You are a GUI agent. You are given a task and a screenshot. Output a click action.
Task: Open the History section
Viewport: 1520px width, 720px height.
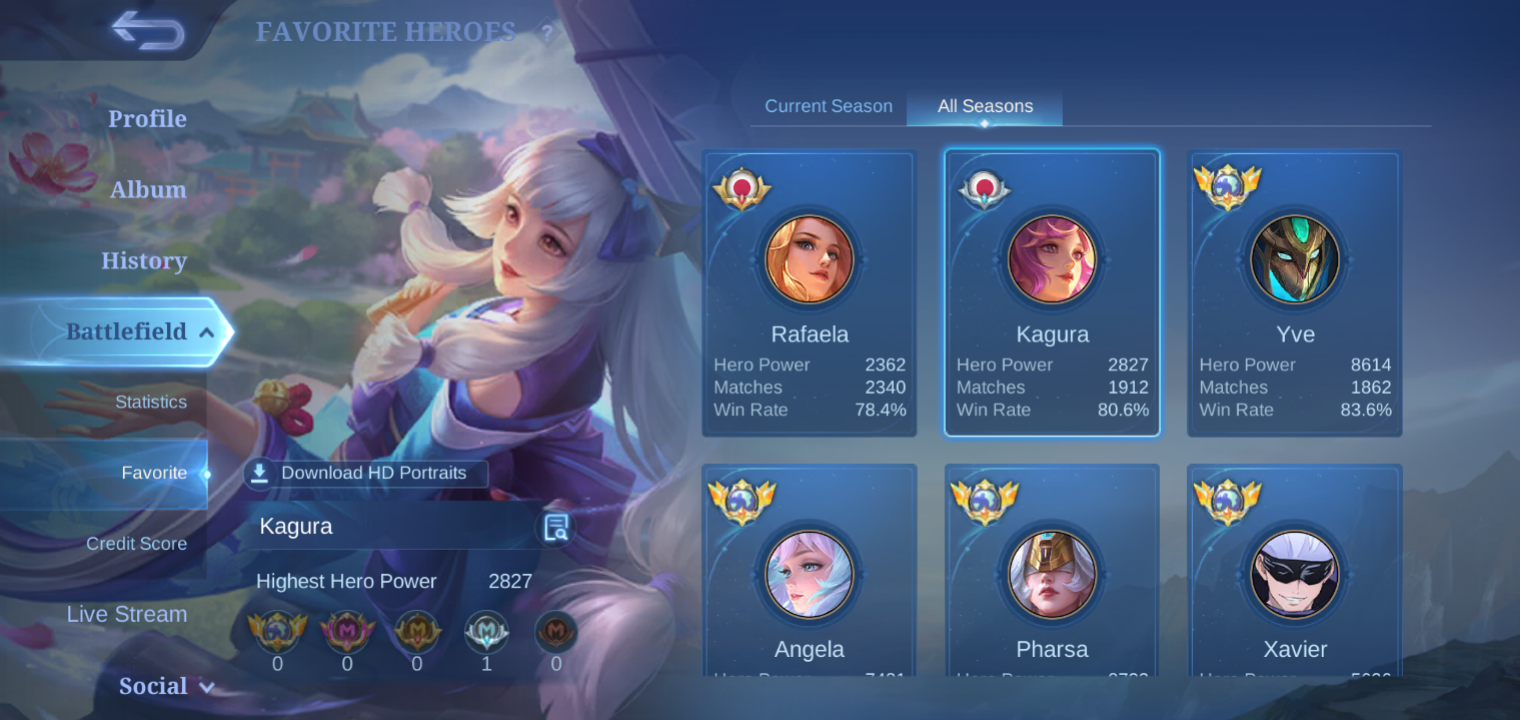click(x=143, y=260)
